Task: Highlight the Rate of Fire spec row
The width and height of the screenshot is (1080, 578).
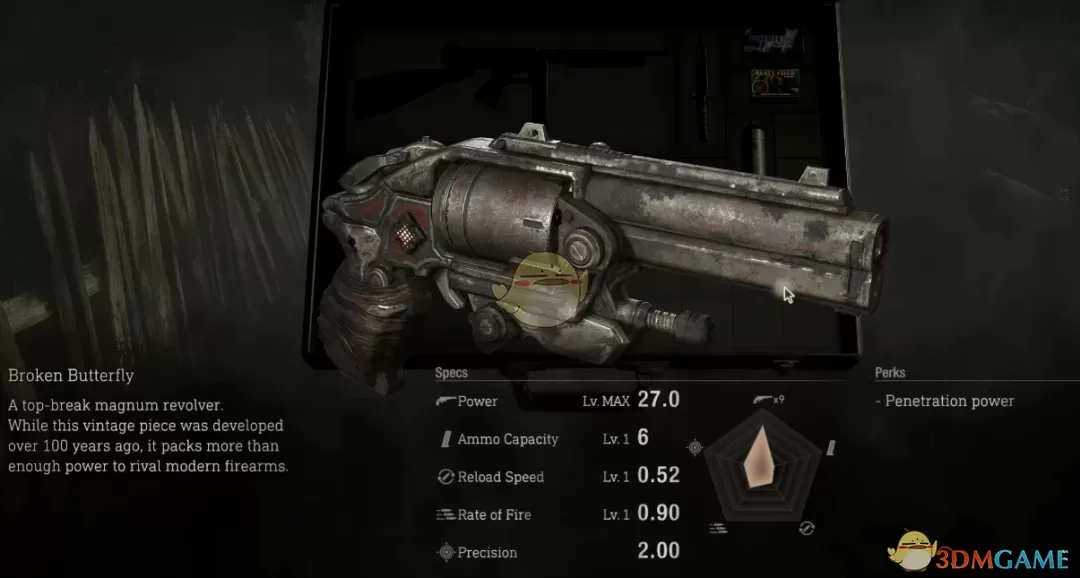Action: 557,514
